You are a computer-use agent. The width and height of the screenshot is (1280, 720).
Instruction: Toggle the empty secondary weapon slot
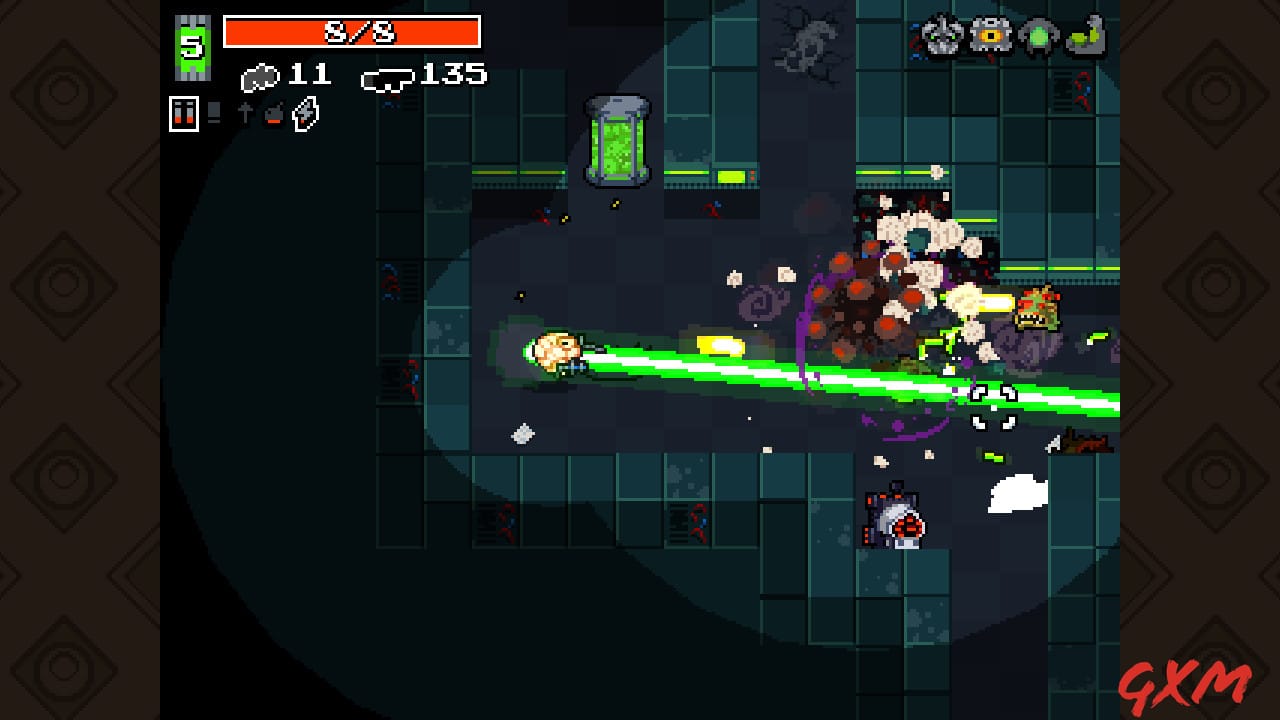click(x=213, y=114)
